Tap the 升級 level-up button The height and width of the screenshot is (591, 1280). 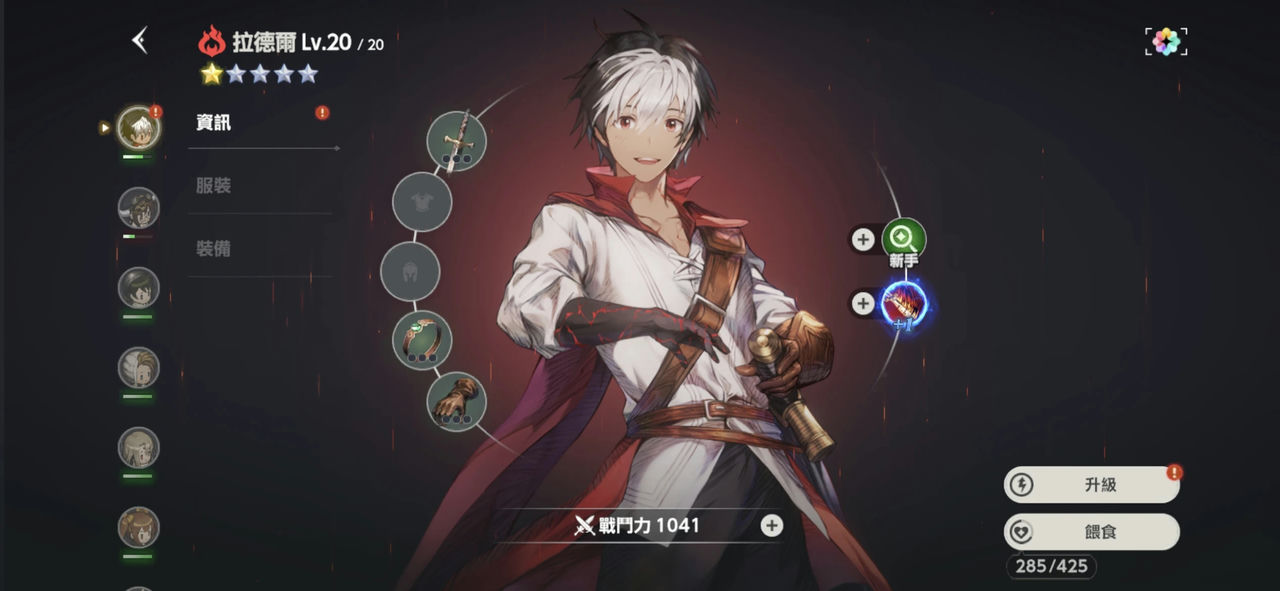click(1092, 485)
